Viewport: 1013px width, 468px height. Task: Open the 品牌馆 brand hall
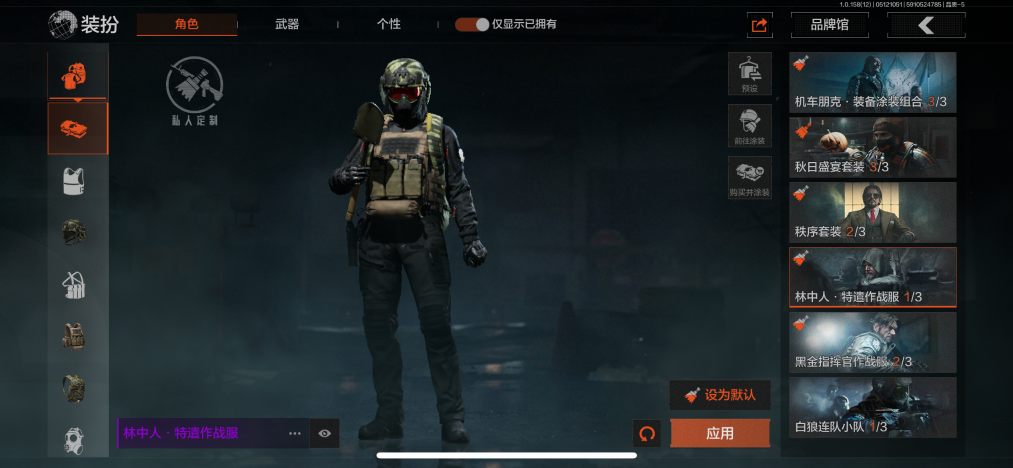tap(829, 25)
